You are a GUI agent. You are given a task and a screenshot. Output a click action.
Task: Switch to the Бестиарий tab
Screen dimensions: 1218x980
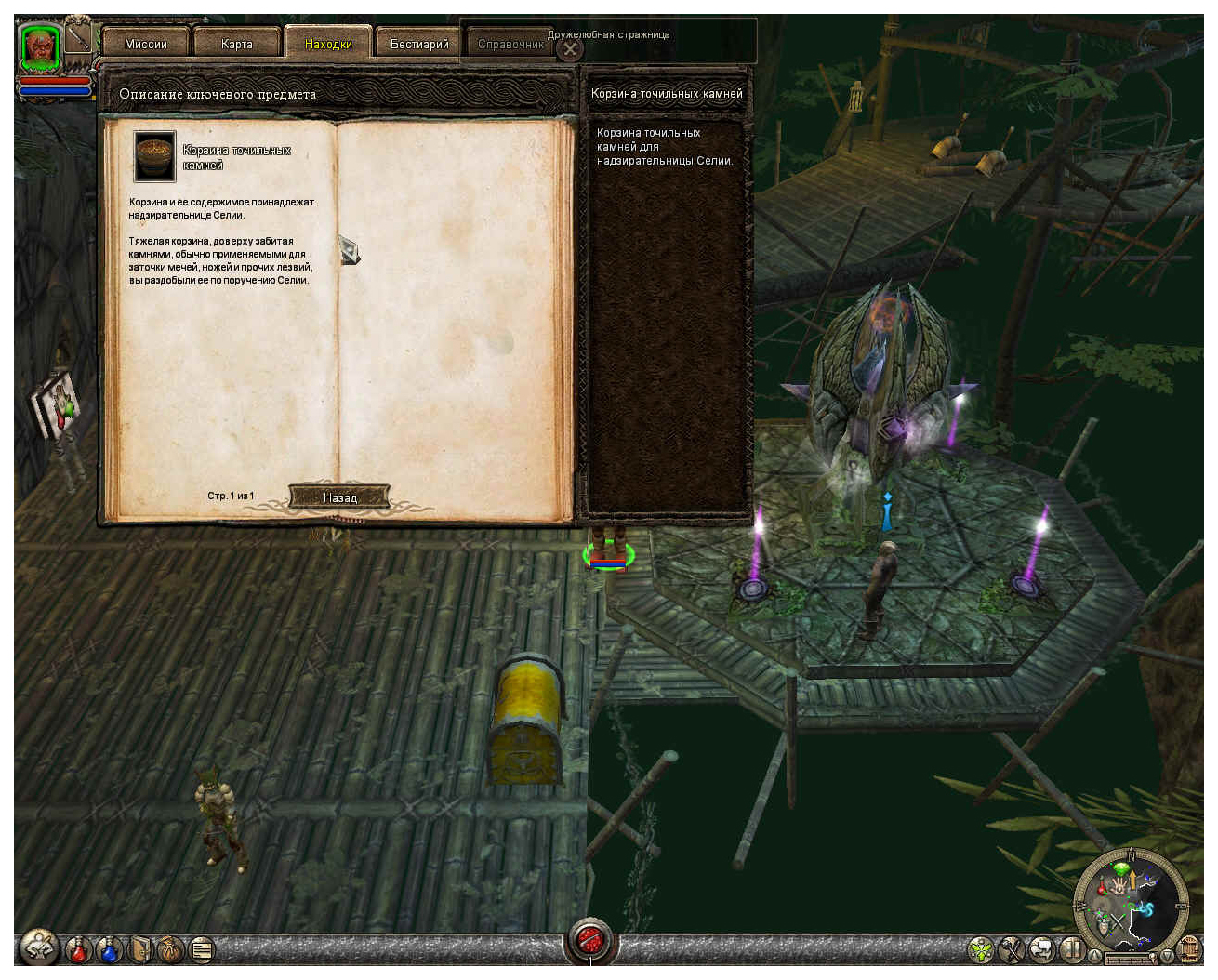click(418, 44)
